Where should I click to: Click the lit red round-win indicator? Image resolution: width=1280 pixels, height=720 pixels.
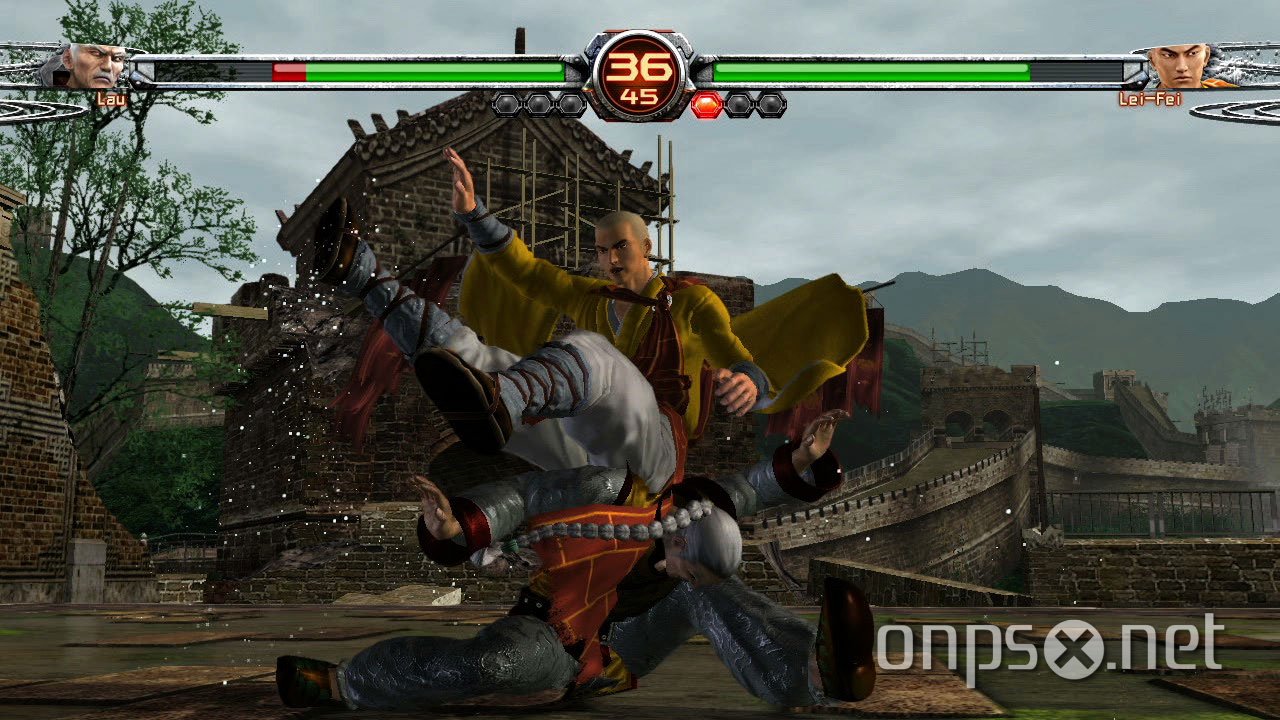point(708,104)
